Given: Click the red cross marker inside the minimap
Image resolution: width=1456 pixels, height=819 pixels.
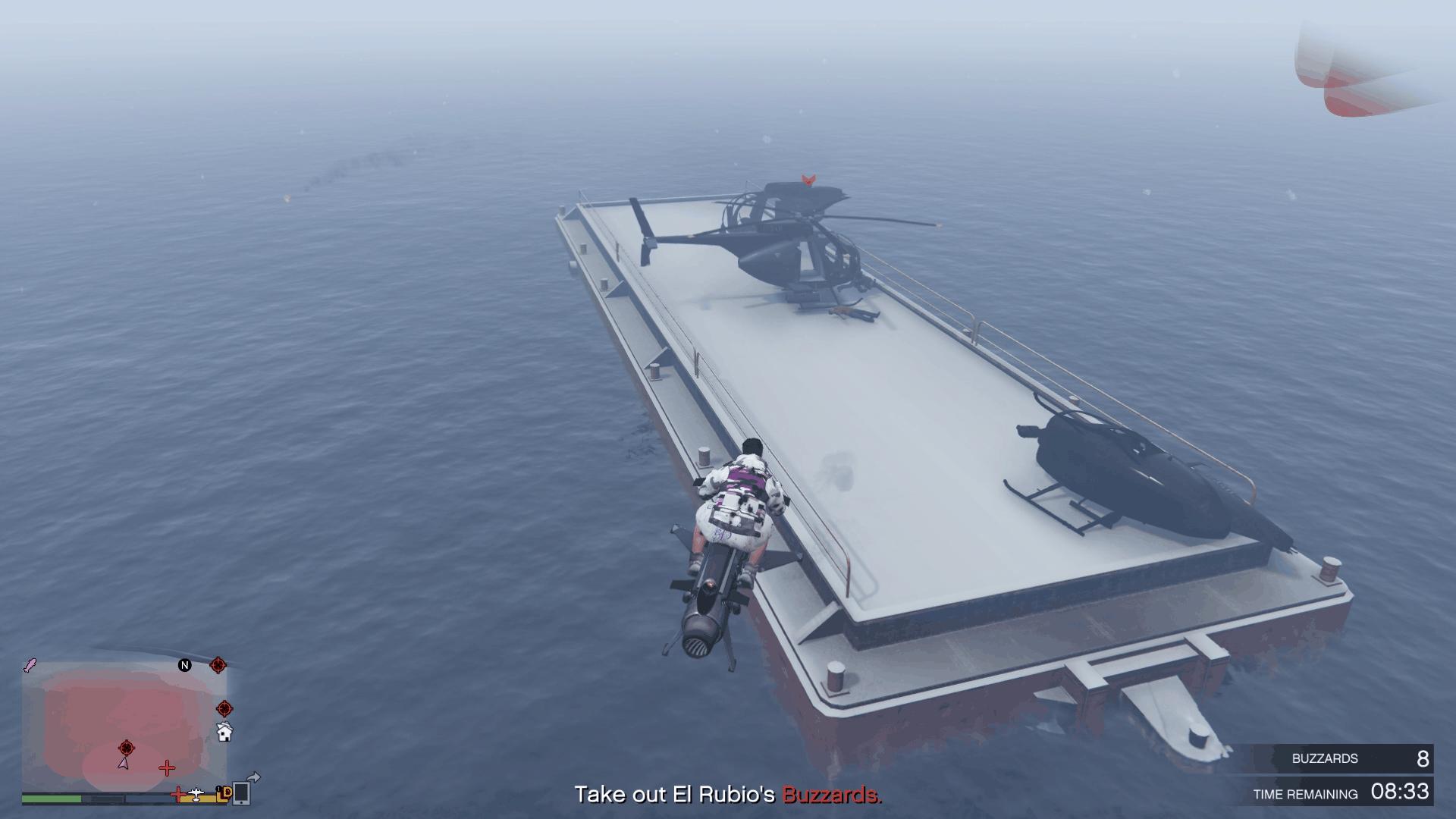Looking at the screenshot, I should coord(167,767).
